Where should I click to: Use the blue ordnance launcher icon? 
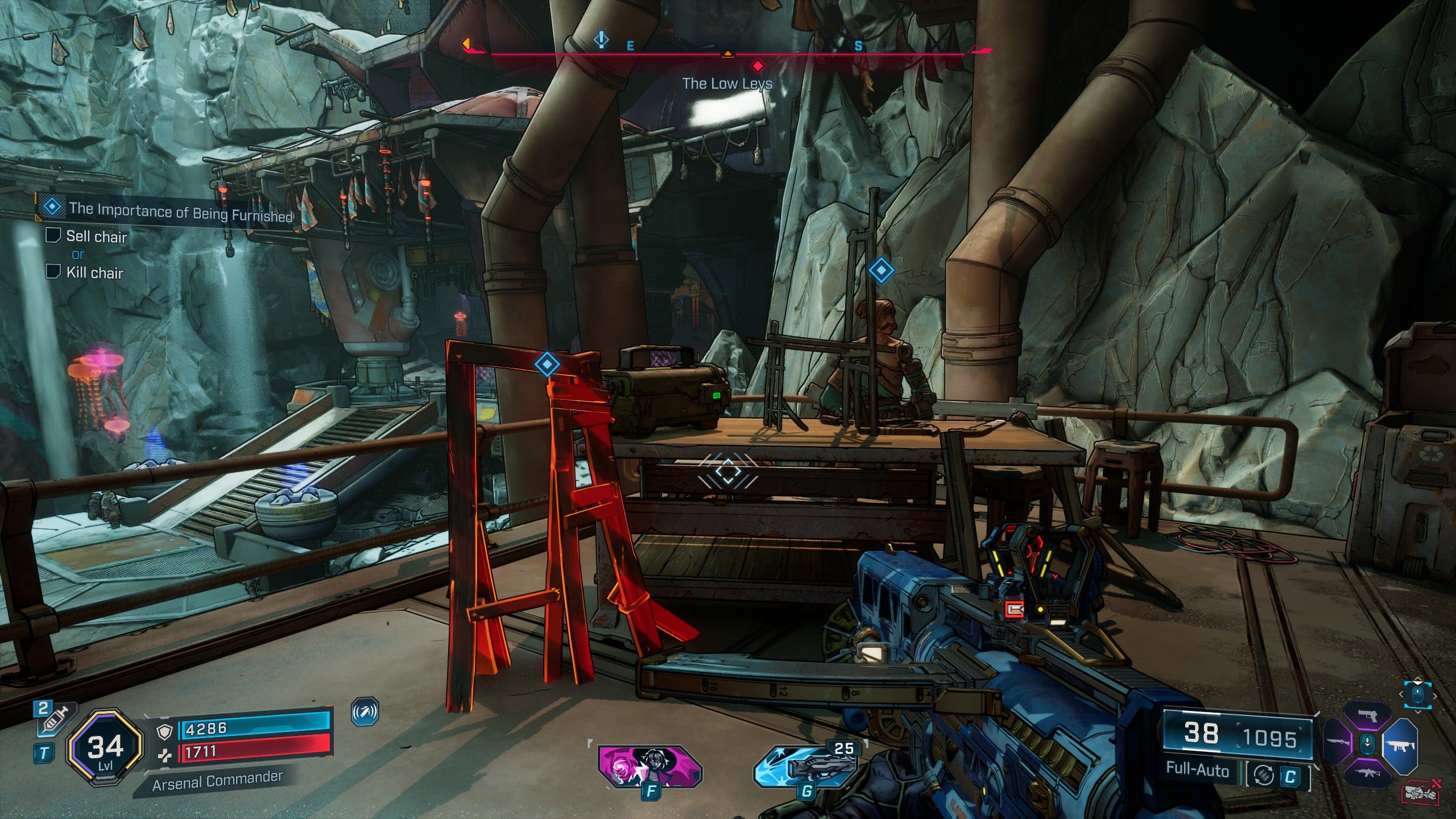pyautogui.click(x=805, y=767)
